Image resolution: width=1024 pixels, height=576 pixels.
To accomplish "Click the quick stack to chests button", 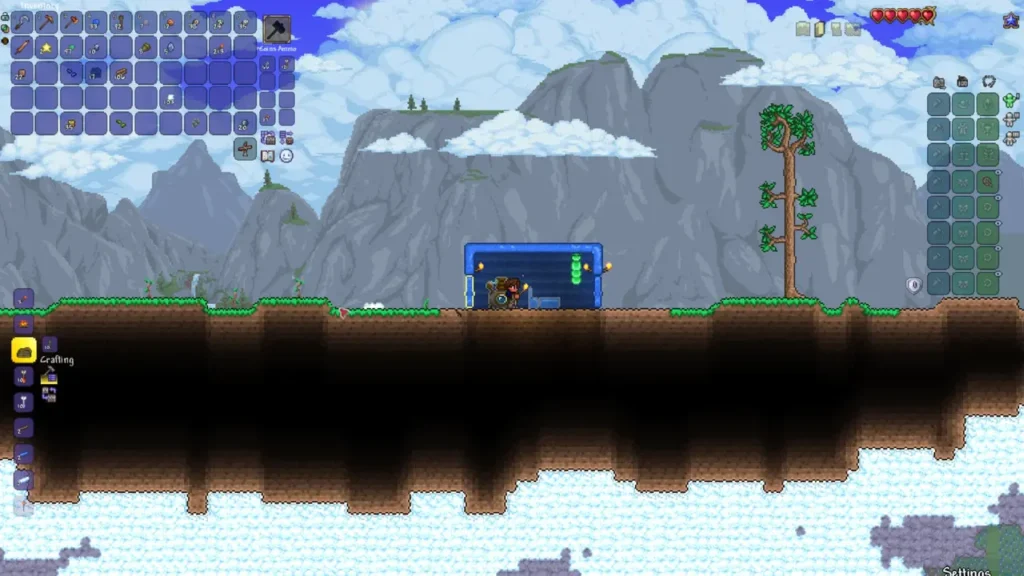I will pos(268,137).
